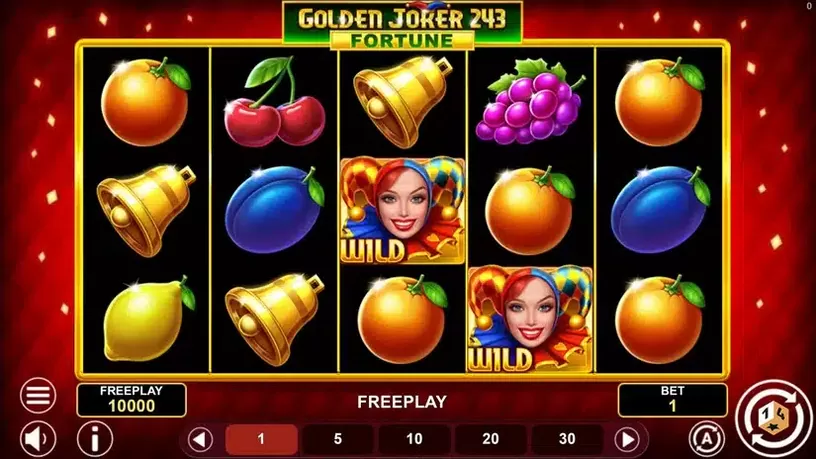This screenshot has height=459, width=816.
Task: Increase bet with right arrow
Action: [x=627, y=438]
